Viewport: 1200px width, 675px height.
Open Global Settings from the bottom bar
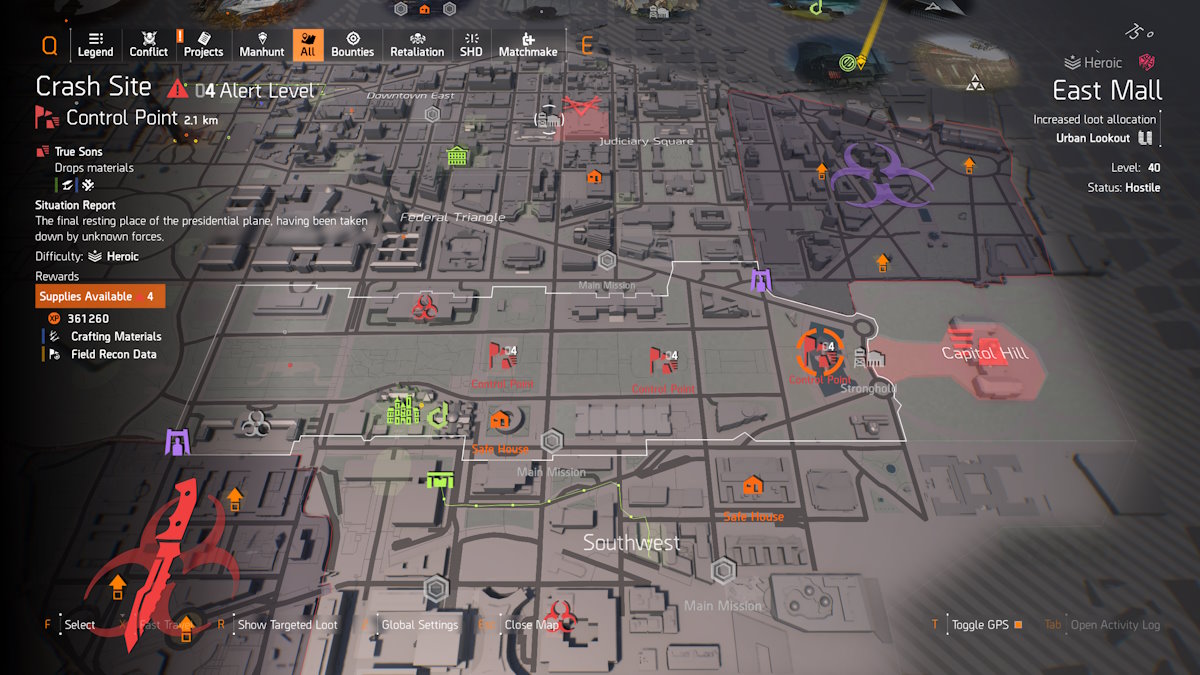point(419,625)
